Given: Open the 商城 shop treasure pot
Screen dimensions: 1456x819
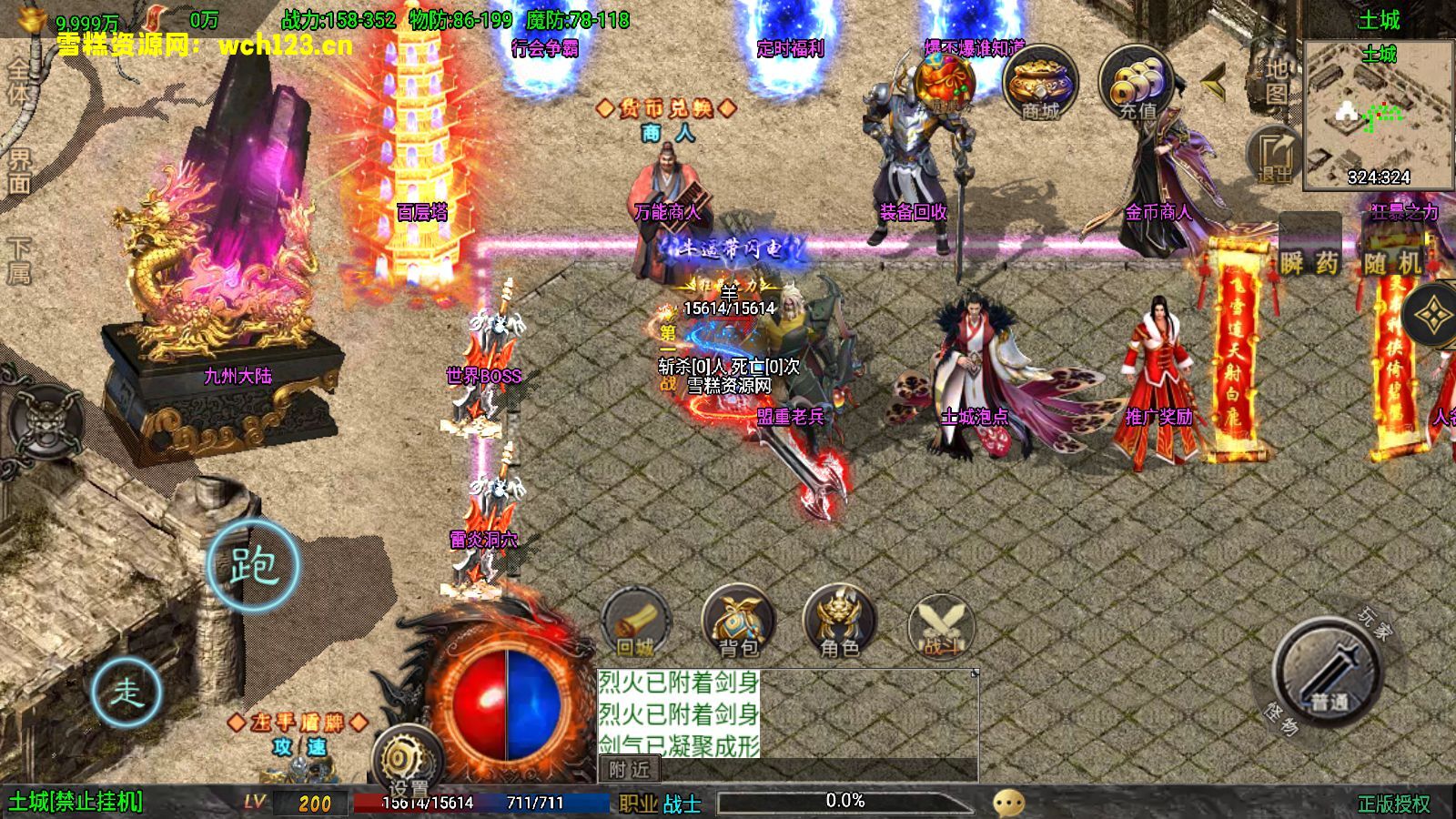Looking at the screenshot, I should click(1040, 84).
